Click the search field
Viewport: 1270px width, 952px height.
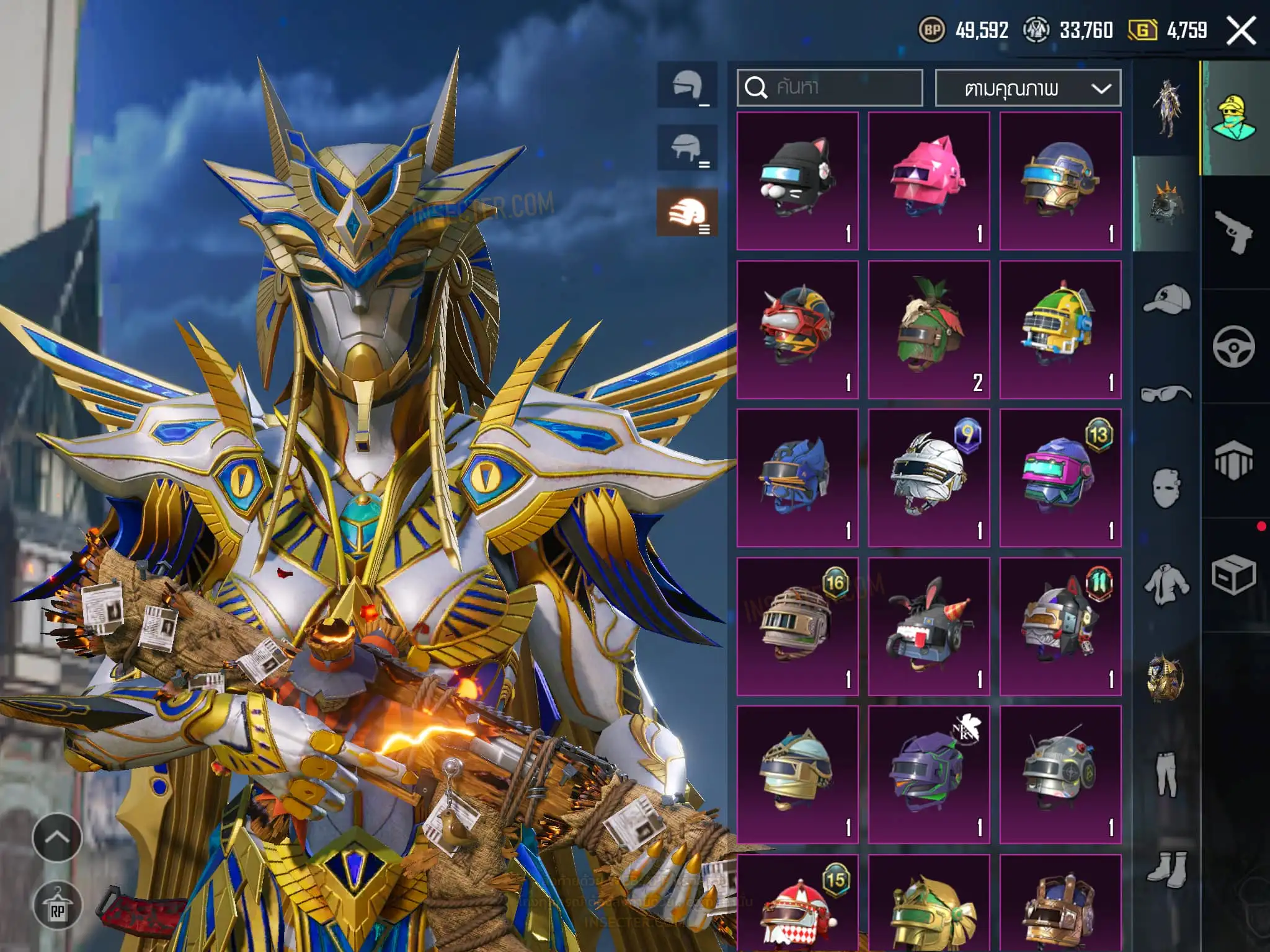point(830,87)
